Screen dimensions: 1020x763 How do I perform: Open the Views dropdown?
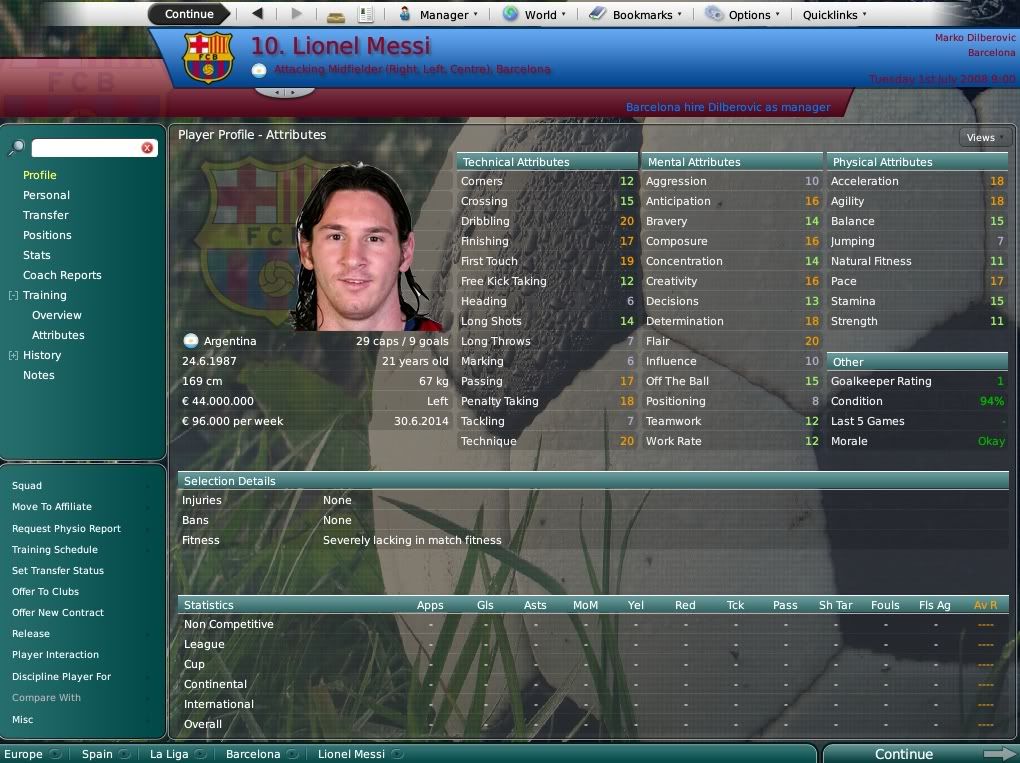pos(983,137)
